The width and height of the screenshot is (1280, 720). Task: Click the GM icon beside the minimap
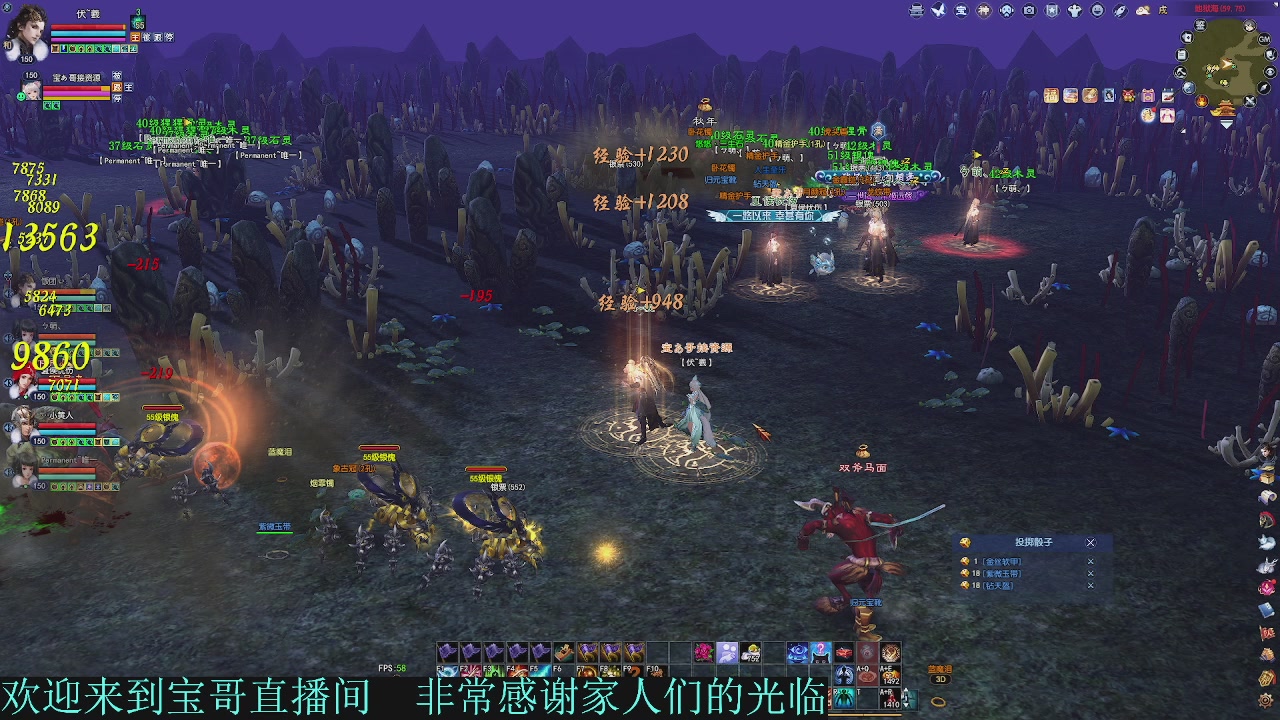1264,40
